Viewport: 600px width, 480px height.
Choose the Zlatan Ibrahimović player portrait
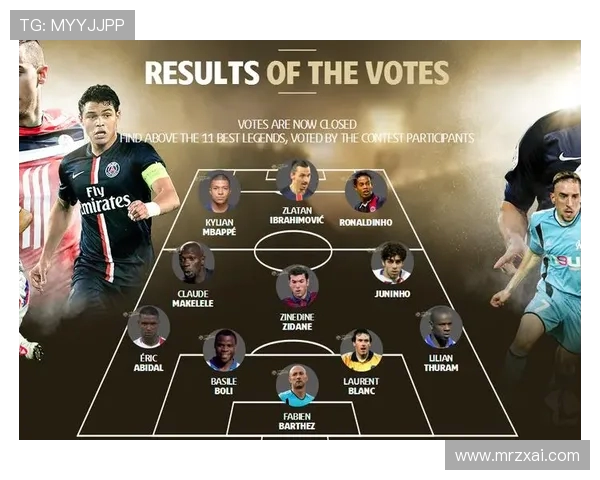tap(297, 181)
